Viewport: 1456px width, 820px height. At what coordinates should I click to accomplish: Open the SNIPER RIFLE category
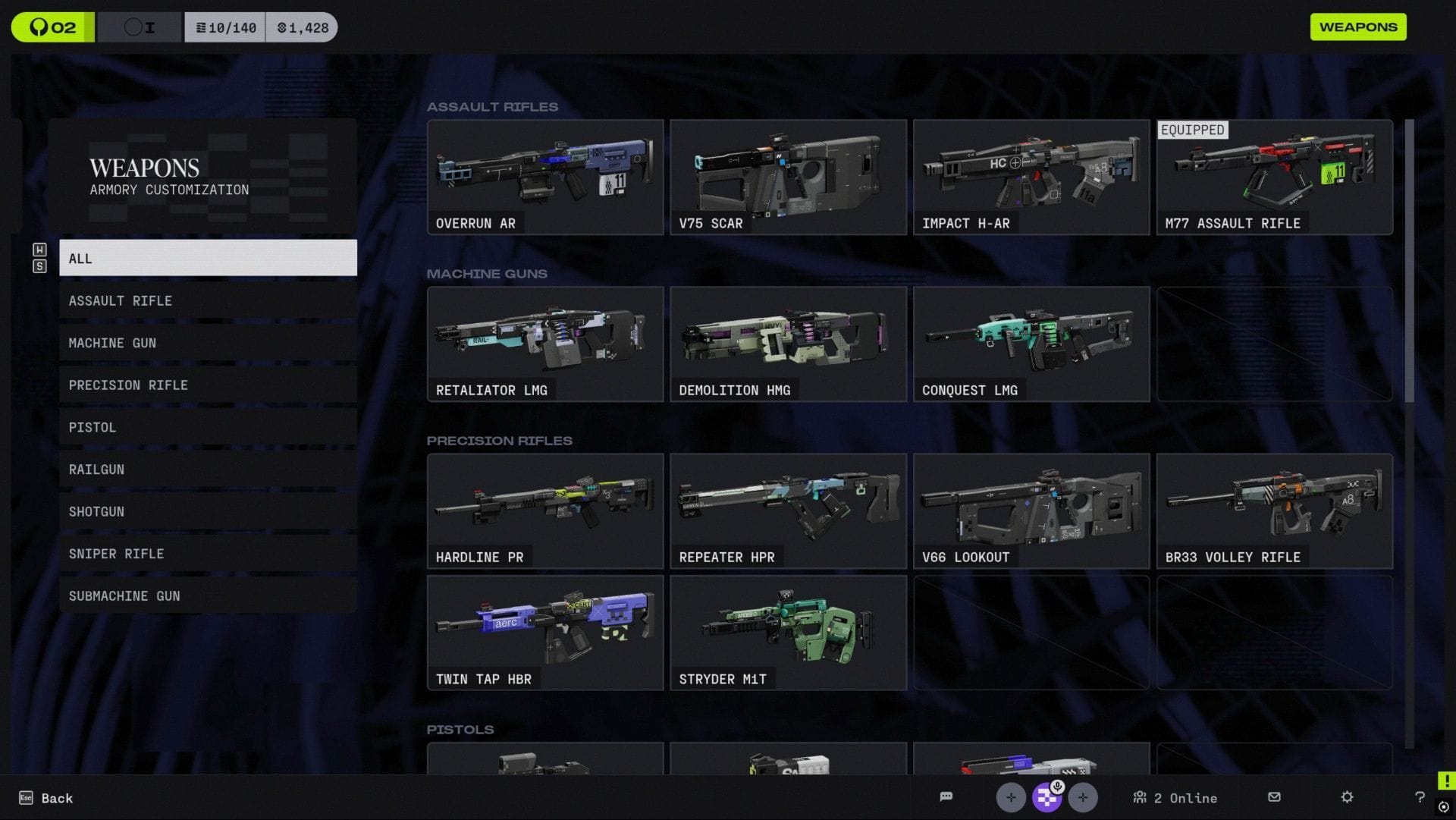pos(208,553)
